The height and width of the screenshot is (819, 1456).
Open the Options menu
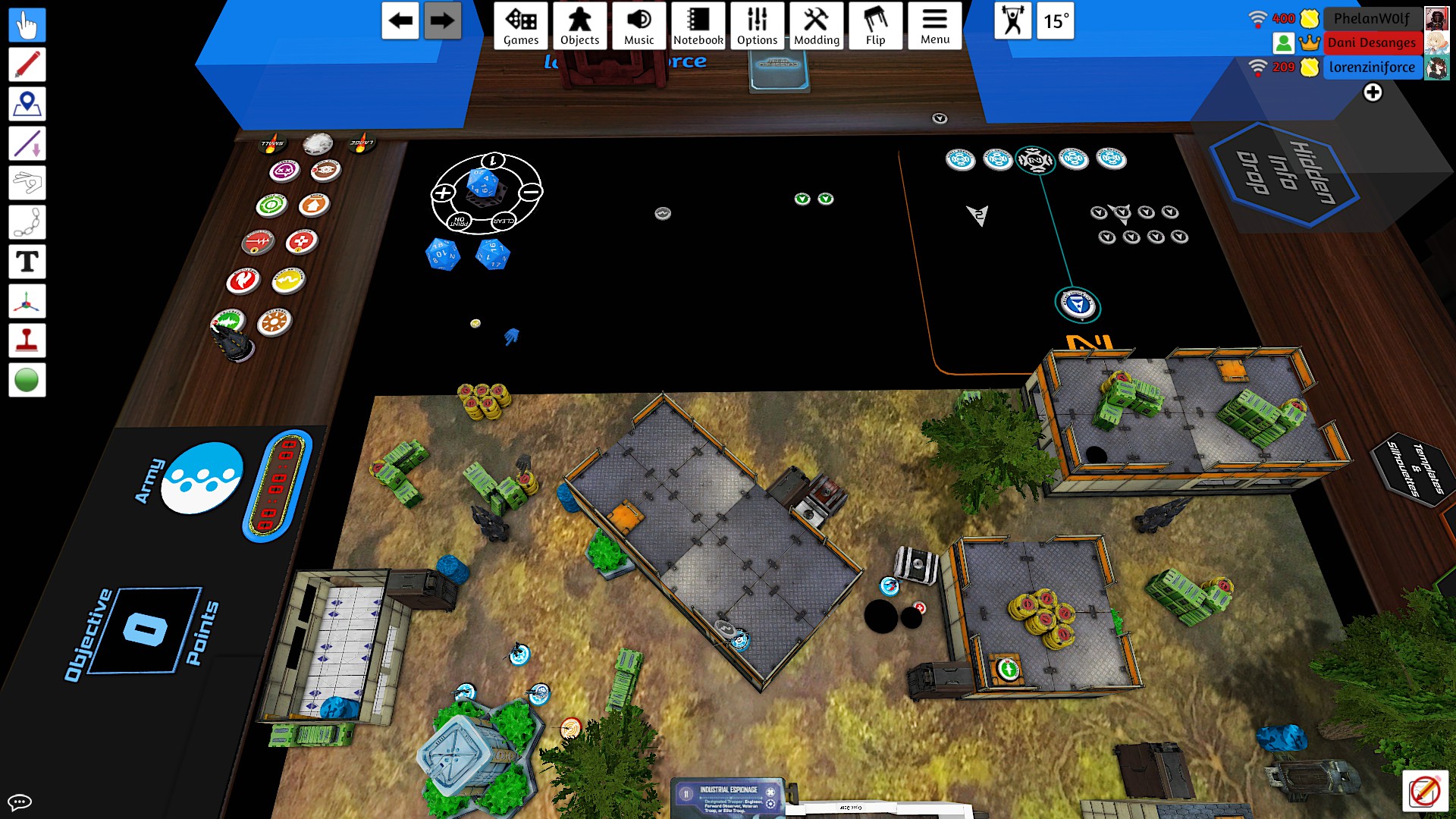[757, 26]
